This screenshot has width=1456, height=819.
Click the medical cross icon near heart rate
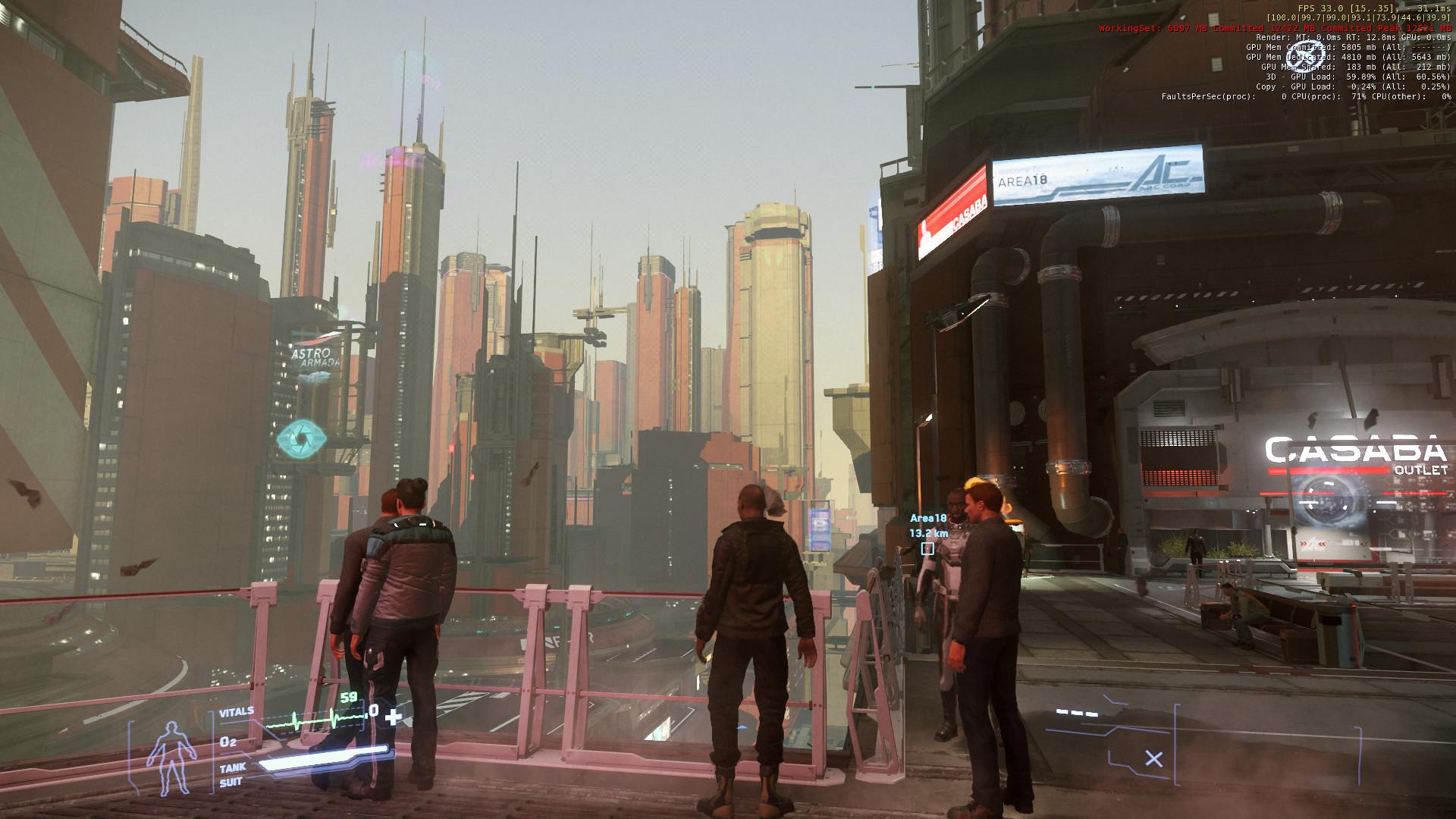(x=394, y=715)
